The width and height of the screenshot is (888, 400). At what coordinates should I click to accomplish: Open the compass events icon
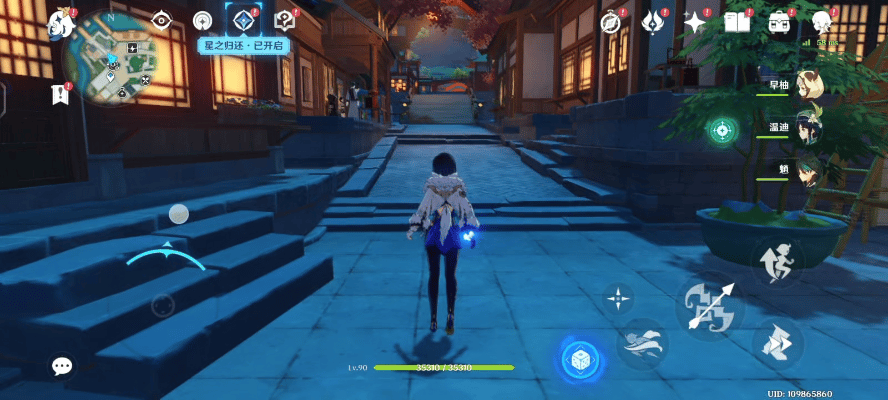(x=611, y=21)
